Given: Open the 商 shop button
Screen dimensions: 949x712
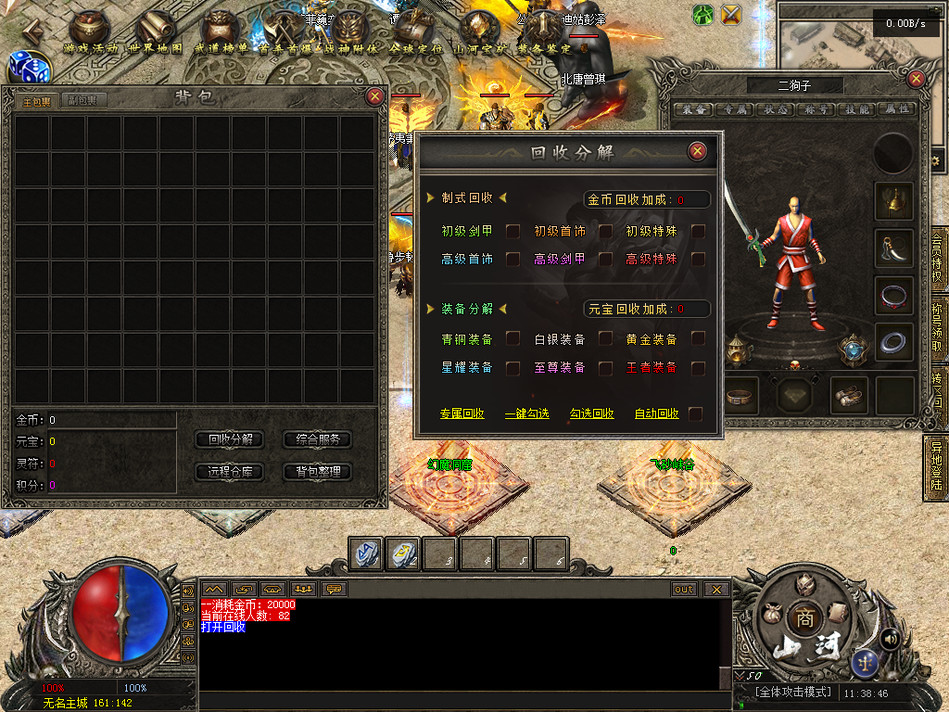Looking at the screenshot, I should pos(805,617).
